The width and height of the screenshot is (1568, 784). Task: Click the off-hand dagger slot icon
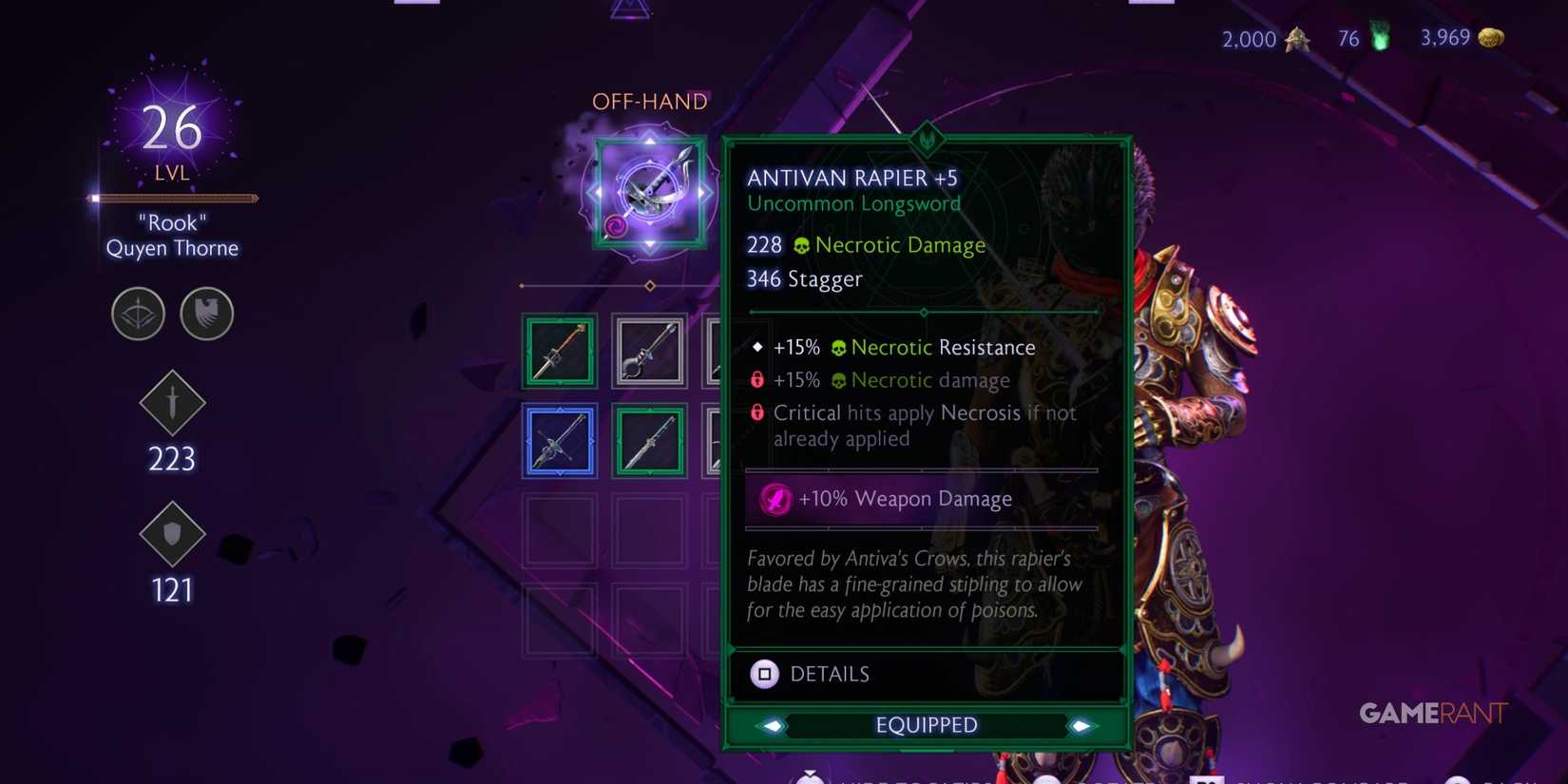tap(649, 190)
